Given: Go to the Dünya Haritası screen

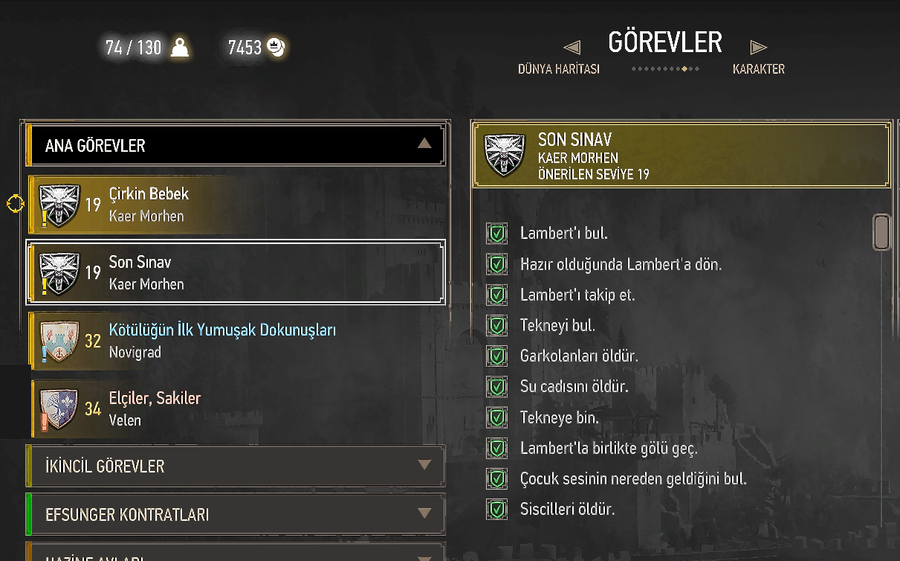Looking at the screenshot, I should [x=558, y=70].
